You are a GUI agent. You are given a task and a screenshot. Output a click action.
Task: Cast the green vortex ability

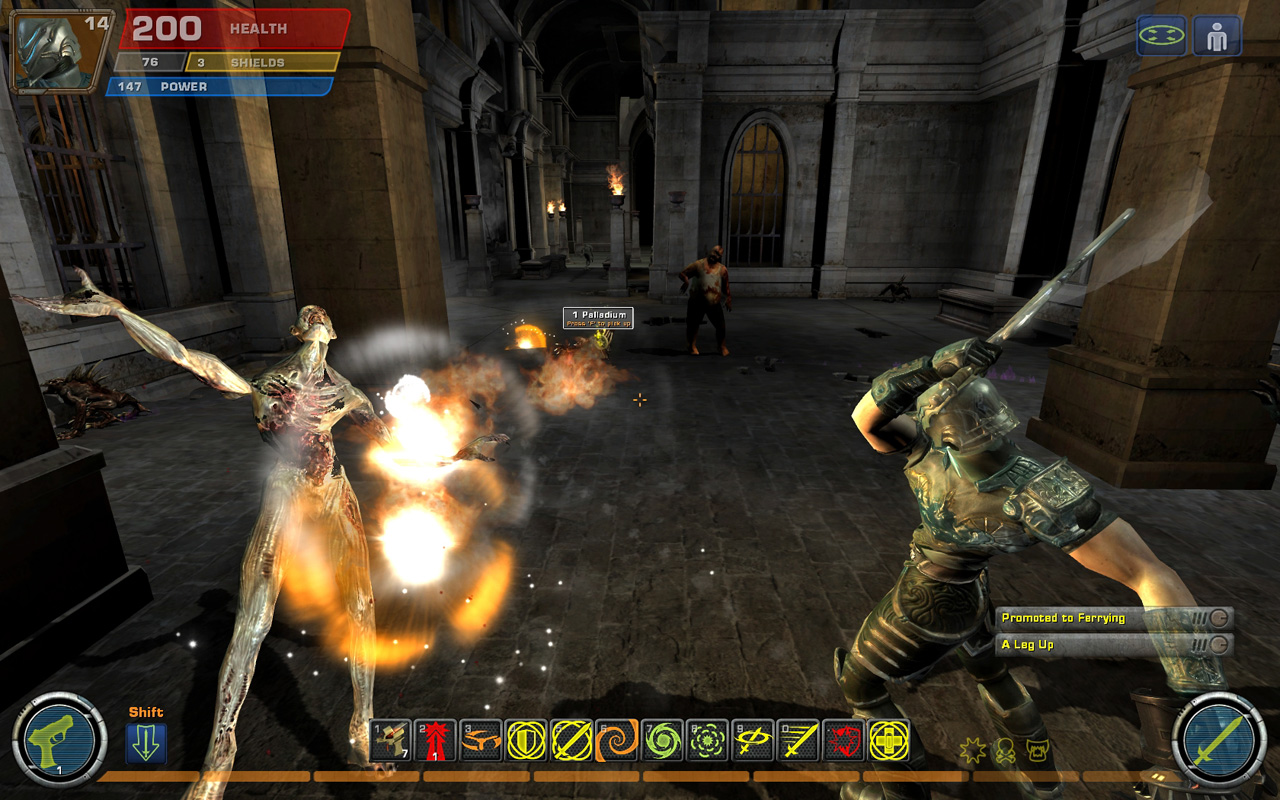[662, 741]
